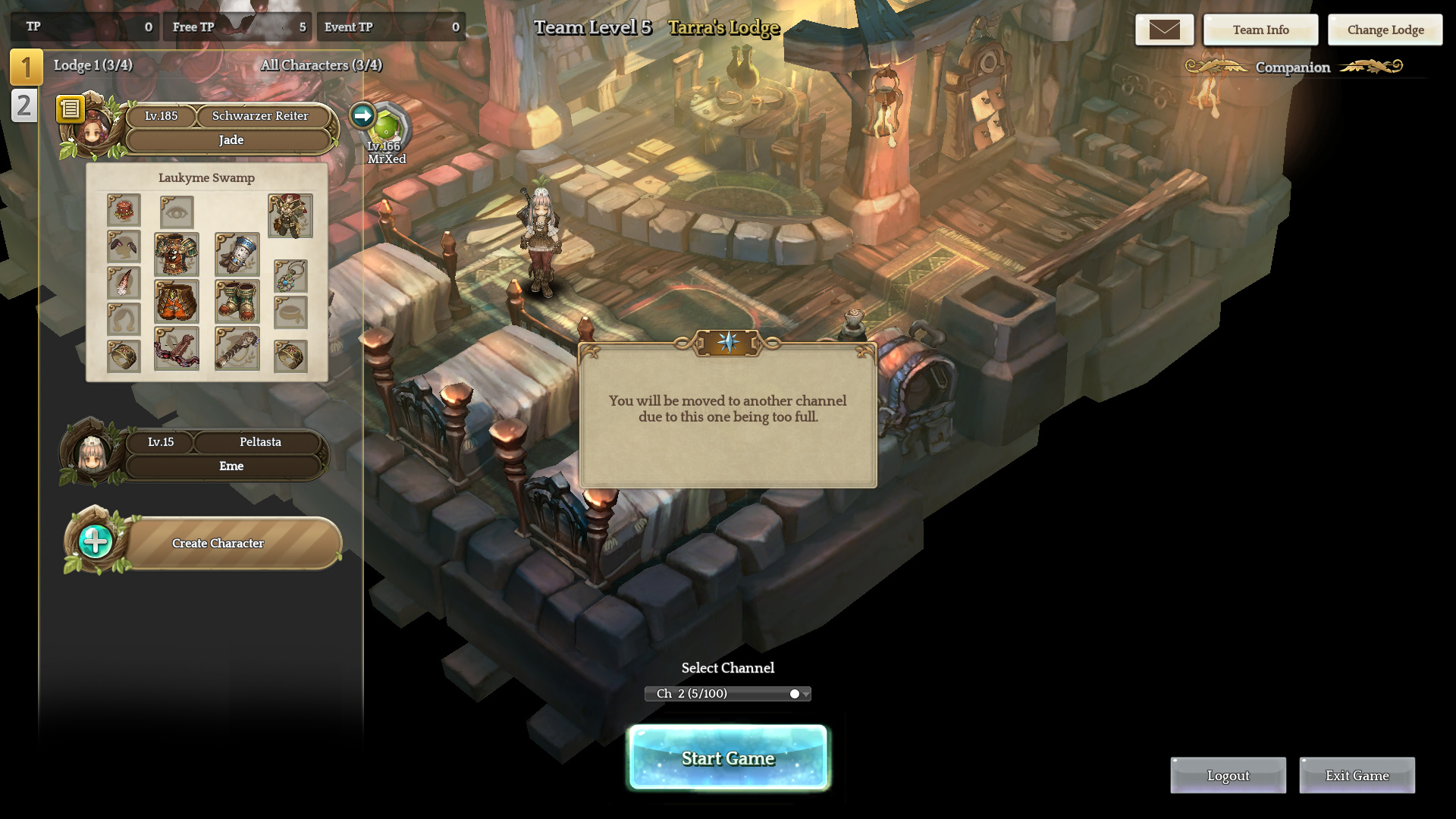1456x819 pixels.
Task: Open the Team Info panel
Action: 1260,30
